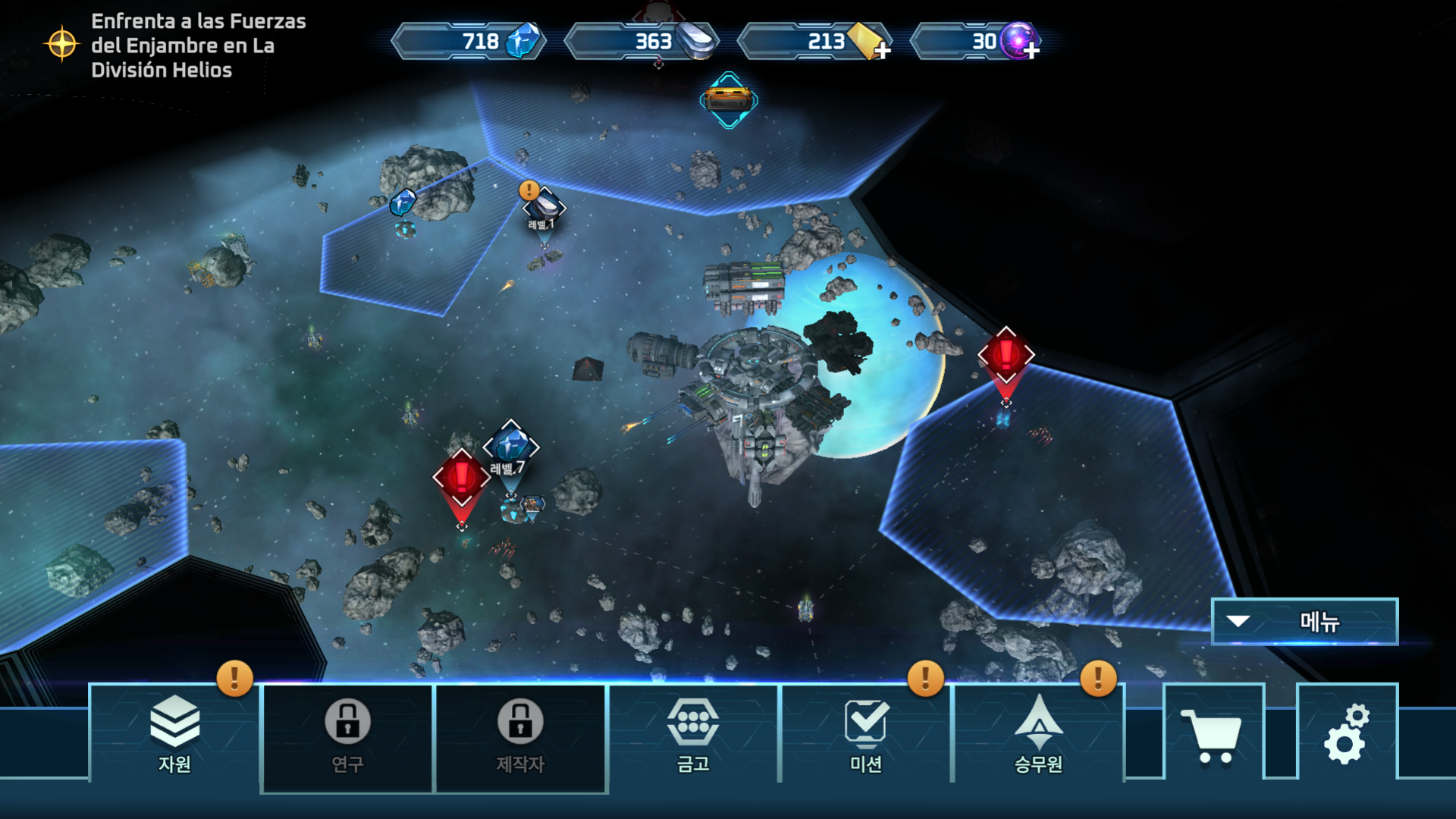Select the orange cargo crate marker
1456x819 pixels.
coord(729,99)
